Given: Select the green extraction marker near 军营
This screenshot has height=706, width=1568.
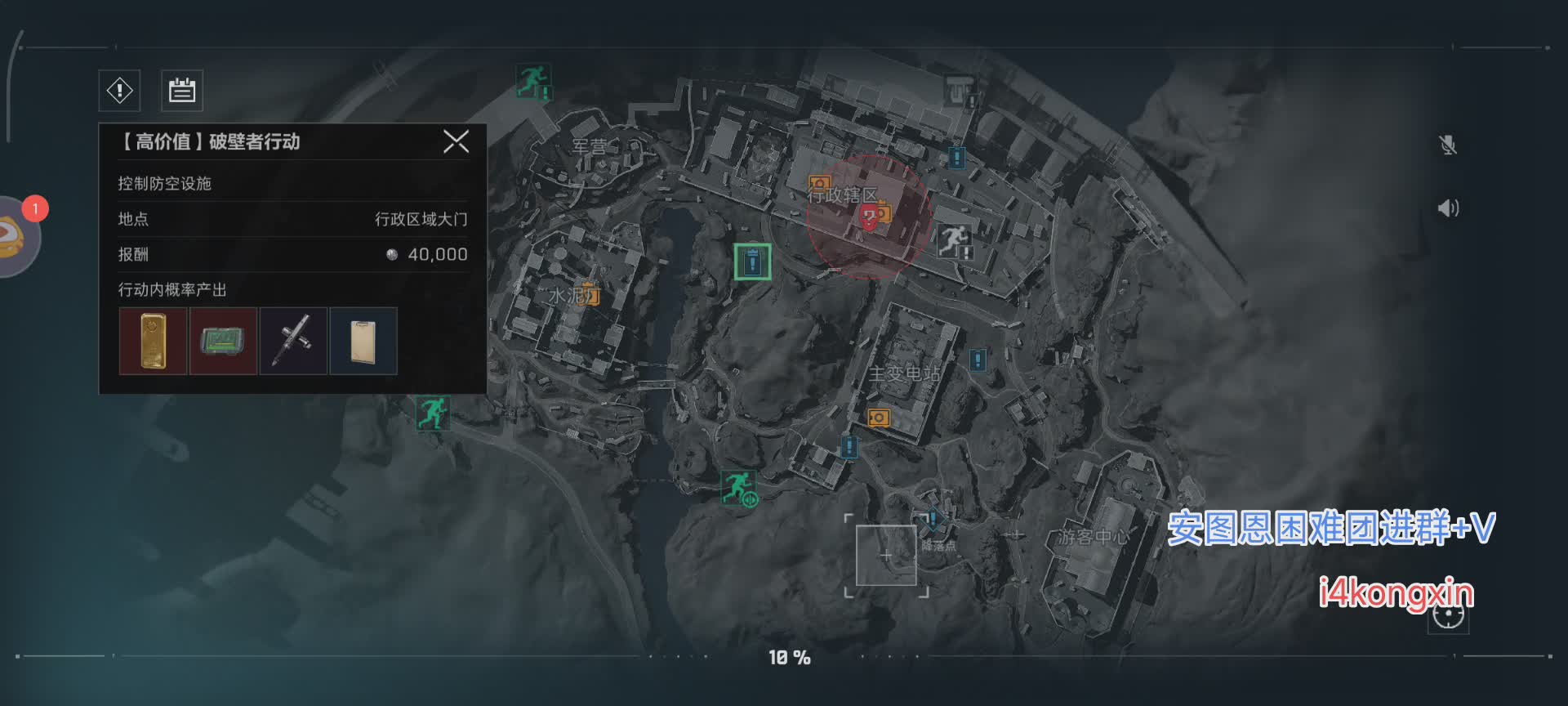Looking at the screenshot, I should (x=533, y=82).
